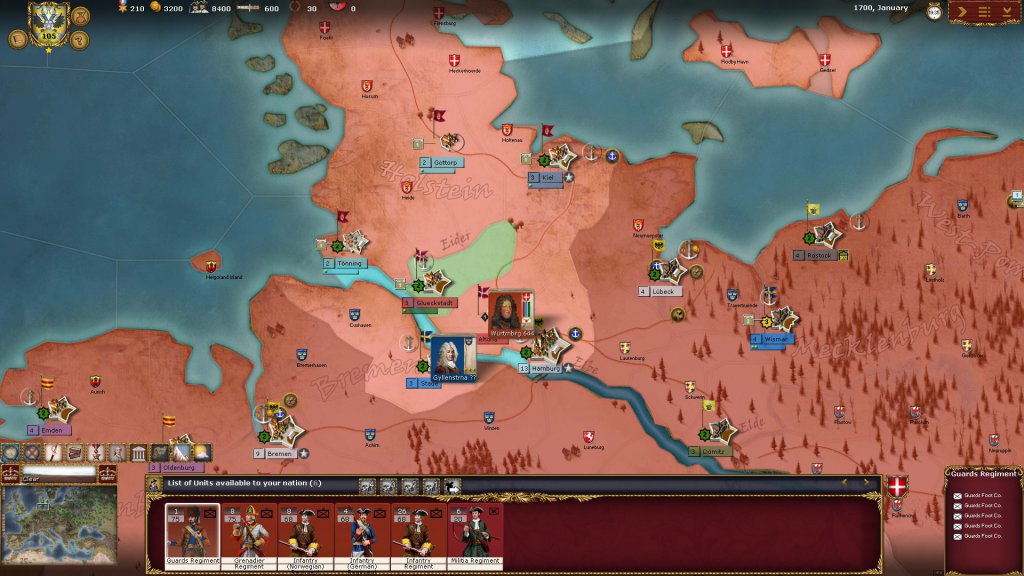Open the question mark help button
The image size is (1024, 576).
pyautogui.click(x=82, y=39)
